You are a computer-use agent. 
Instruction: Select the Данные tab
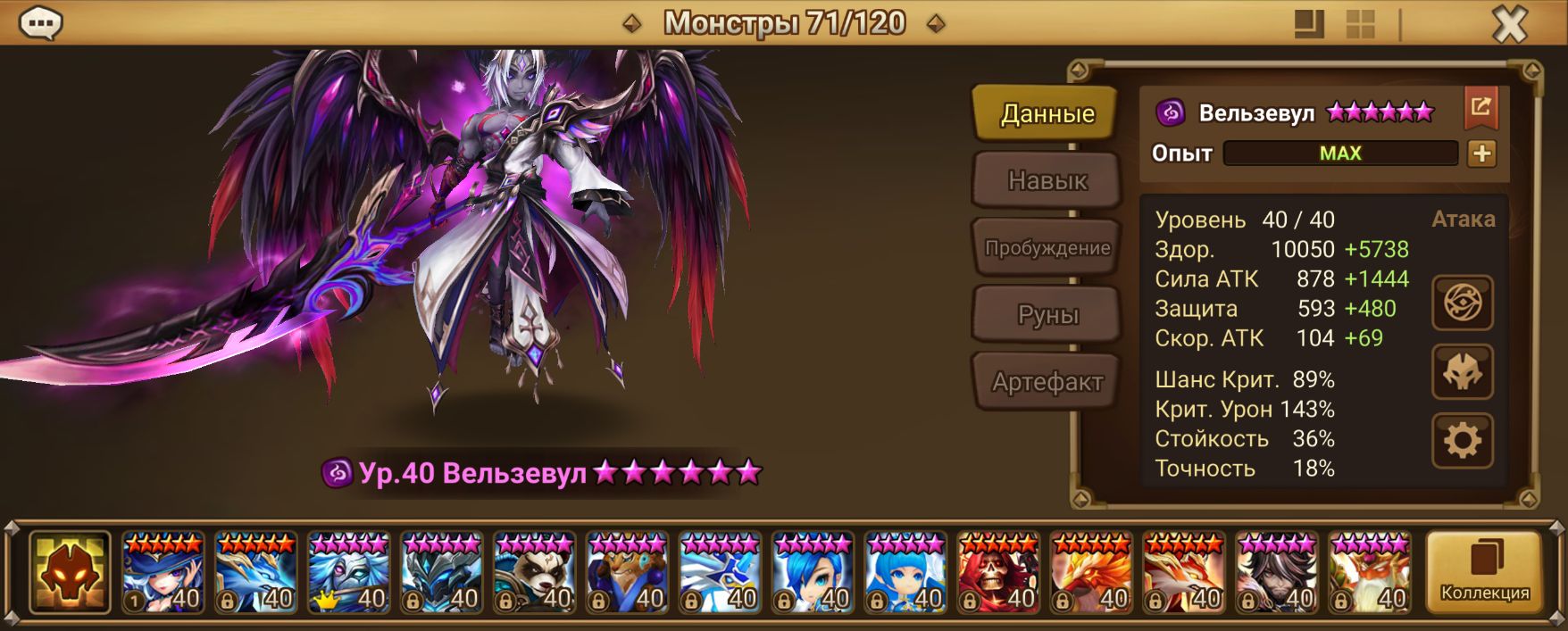pyautogui.click(x=1047, y=113)
